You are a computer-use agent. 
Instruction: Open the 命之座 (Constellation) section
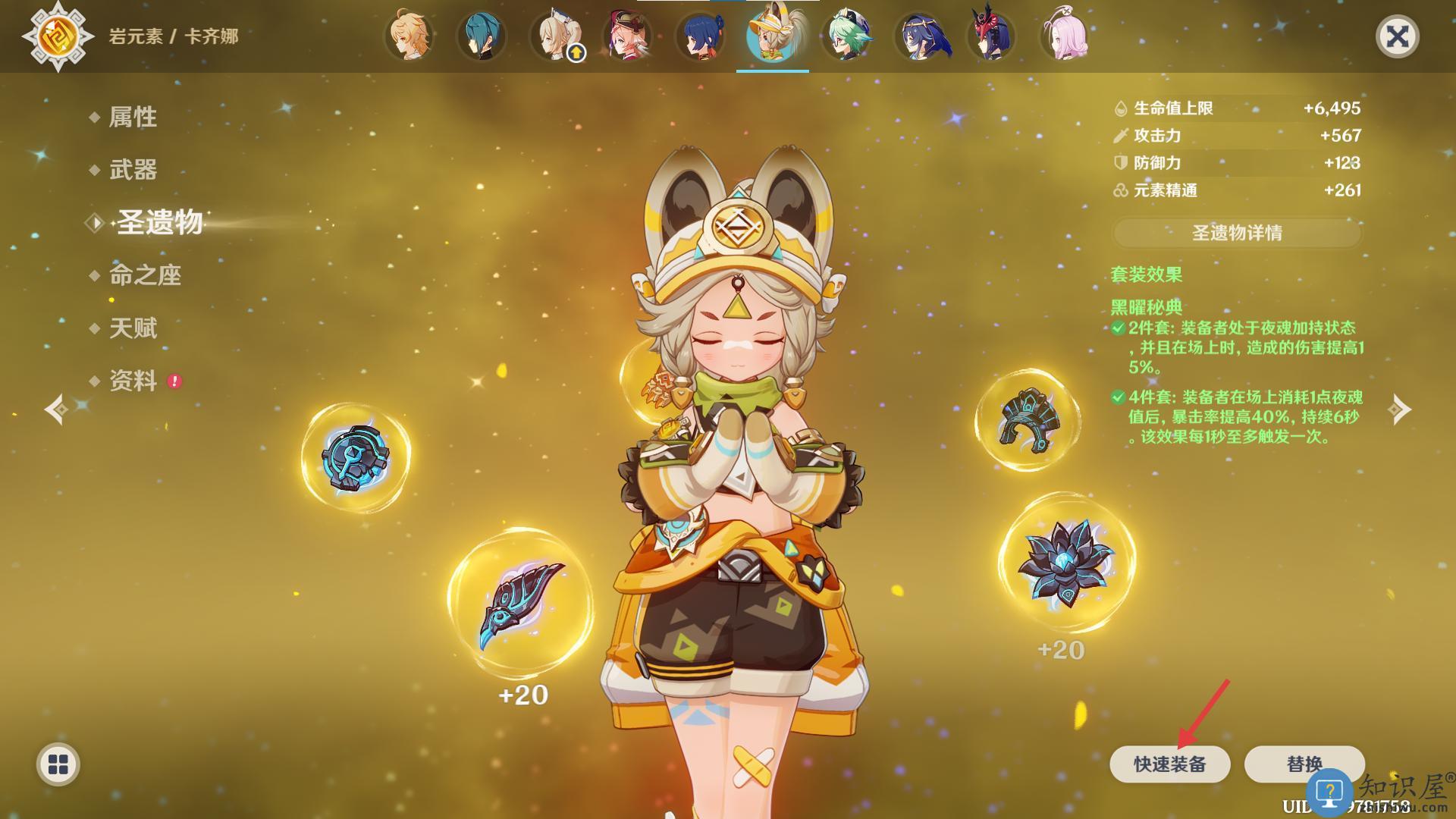145,275
